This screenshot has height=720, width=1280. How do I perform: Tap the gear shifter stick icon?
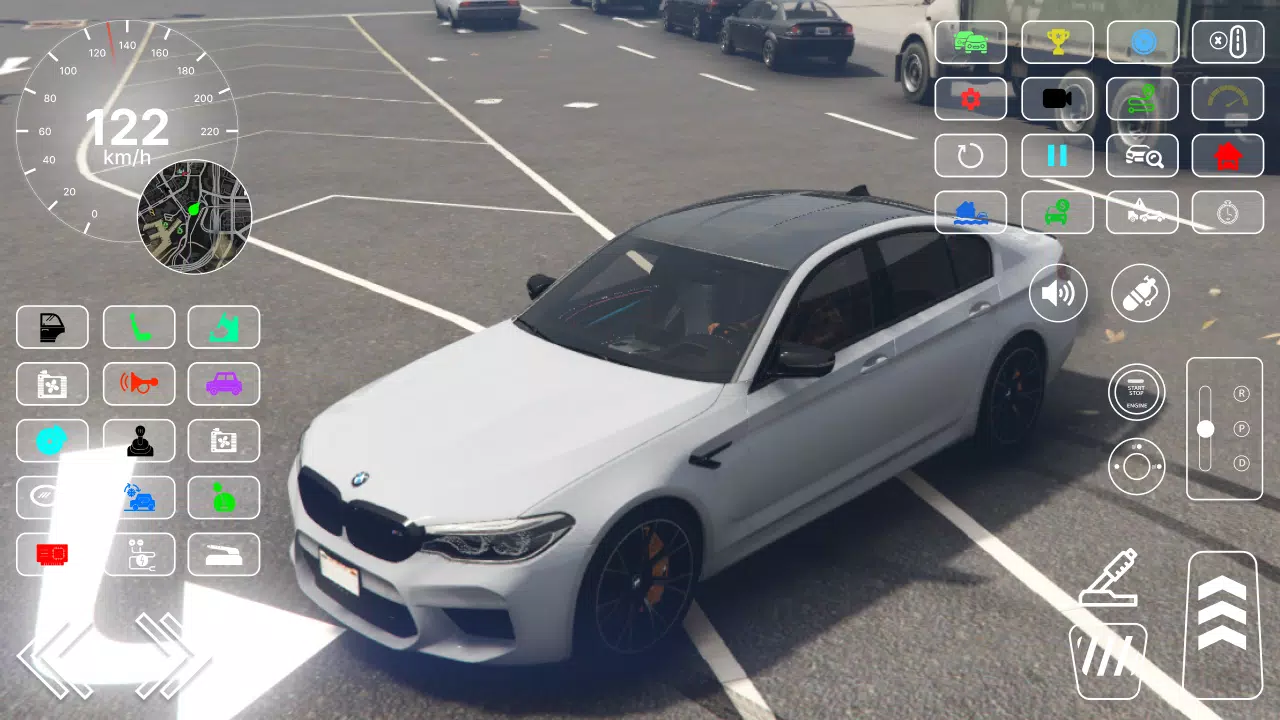[139, 440]
